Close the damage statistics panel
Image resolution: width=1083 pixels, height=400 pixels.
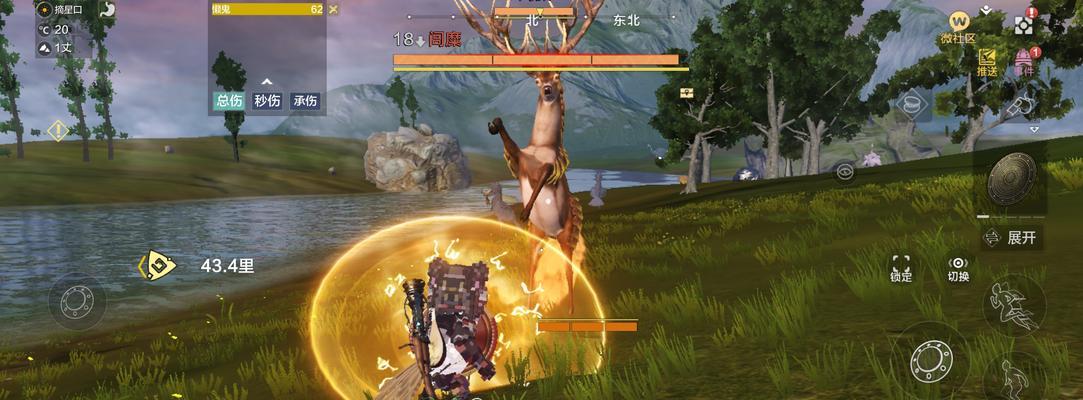(333, 9)
